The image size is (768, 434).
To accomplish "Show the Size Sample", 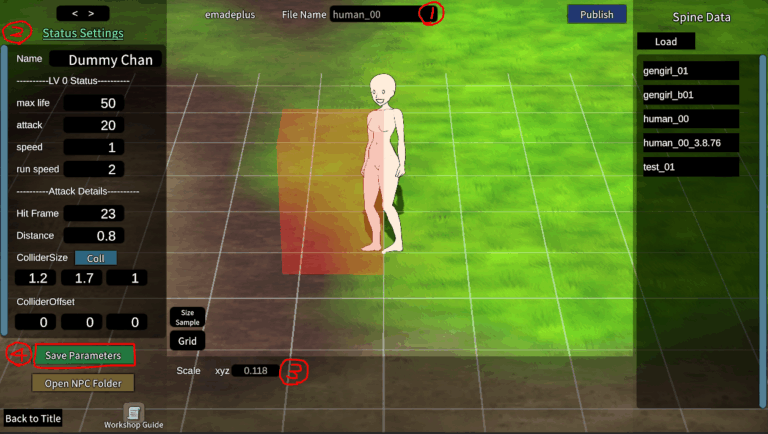I will coord(187,317).
